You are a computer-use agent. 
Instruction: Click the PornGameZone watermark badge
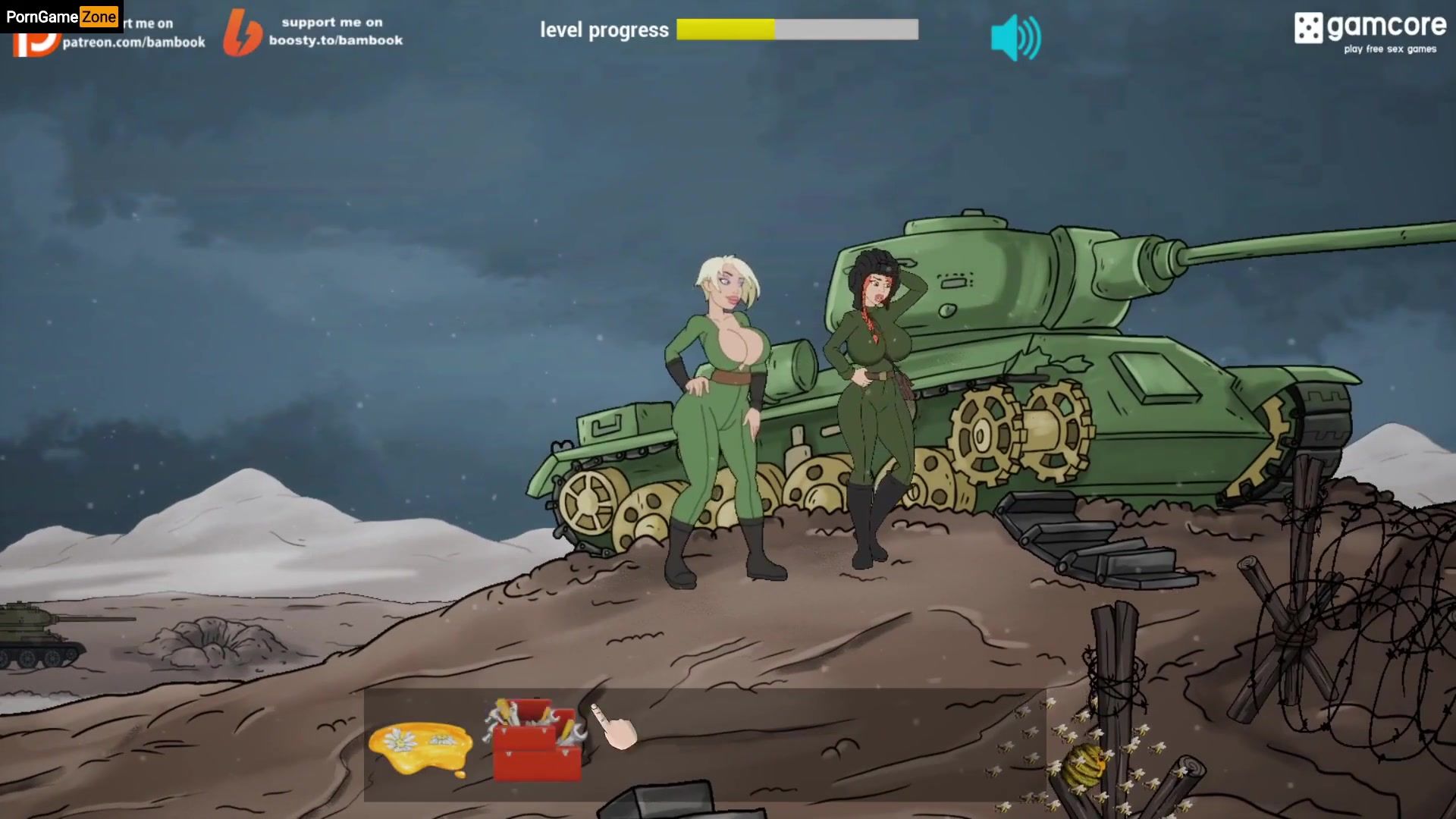(61, 16)
